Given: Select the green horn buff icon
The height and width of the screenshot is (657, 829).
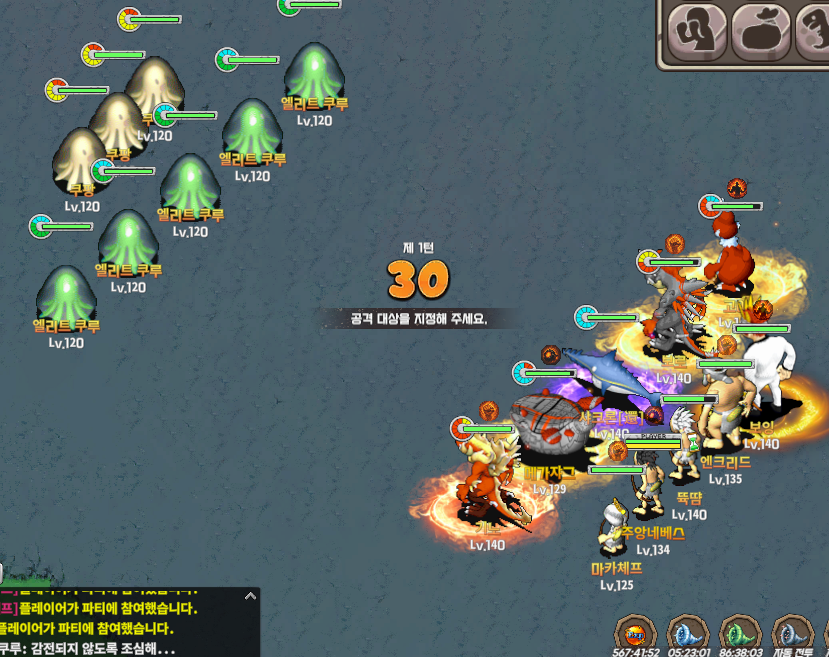Looking at the screenshot, I should point(741,633).
